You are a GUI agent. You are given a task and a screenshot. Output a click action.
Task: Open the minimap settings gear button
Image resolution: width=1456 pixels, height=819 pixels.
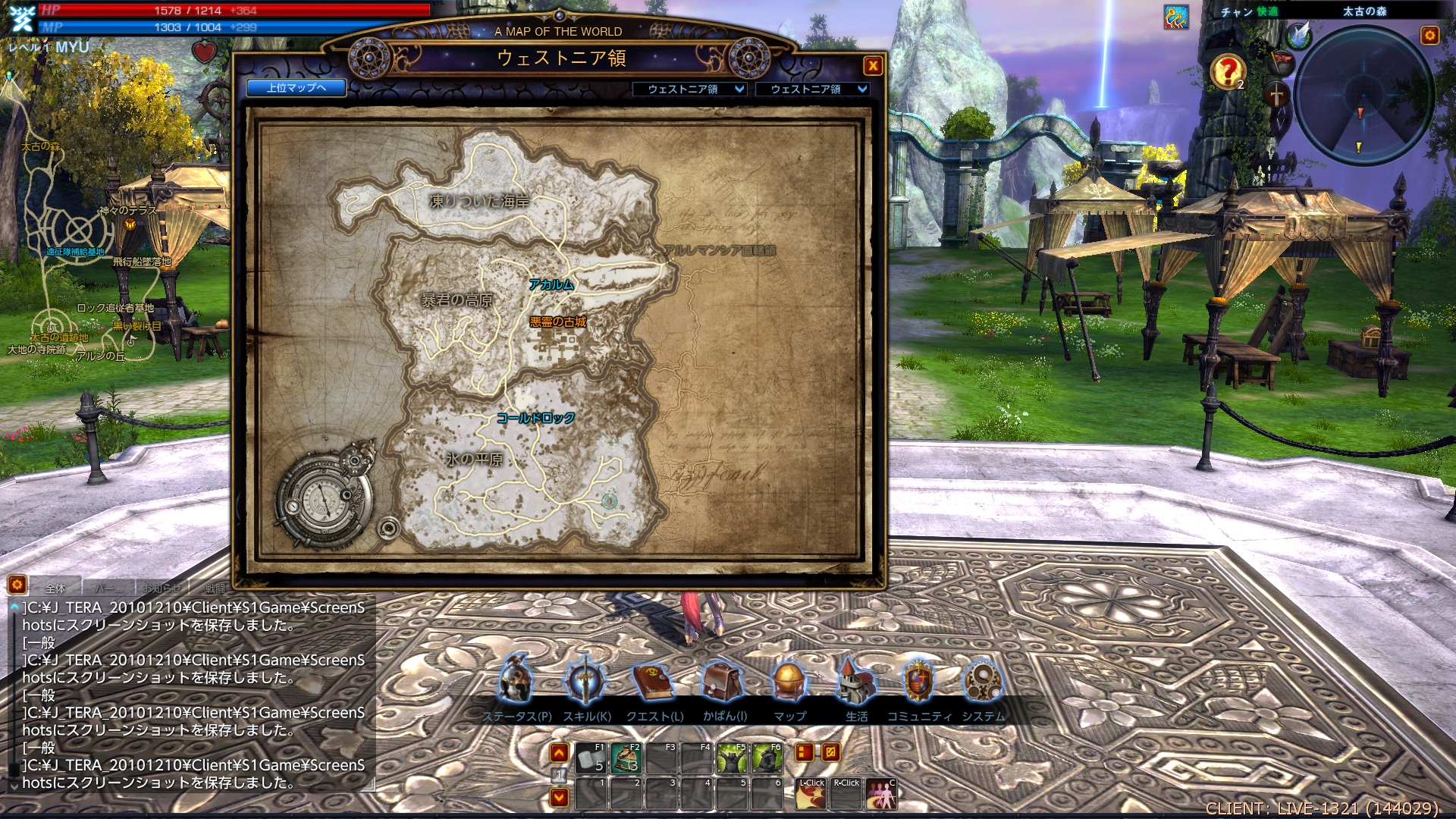(x=1429, y=36)
